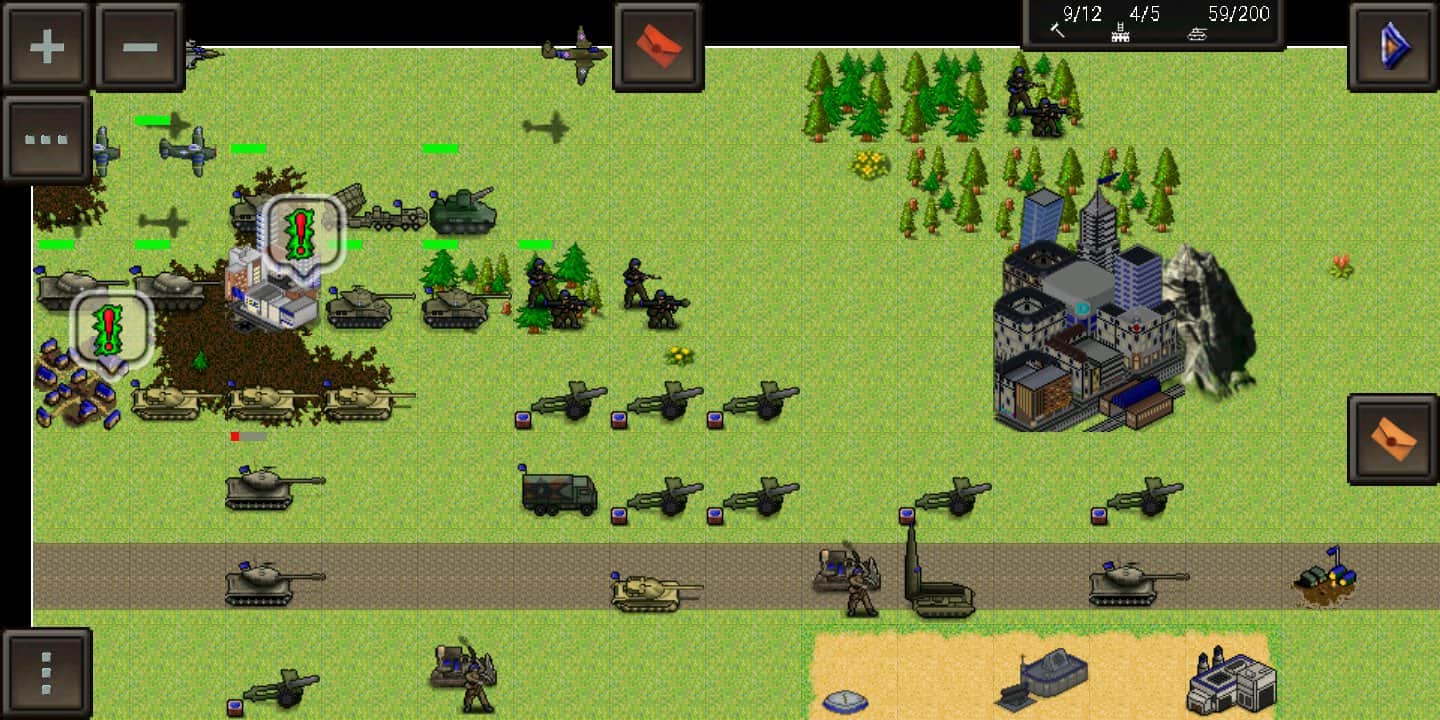Open the red envelope message button
Screen dimensions: 1440x720
[658, 45]
